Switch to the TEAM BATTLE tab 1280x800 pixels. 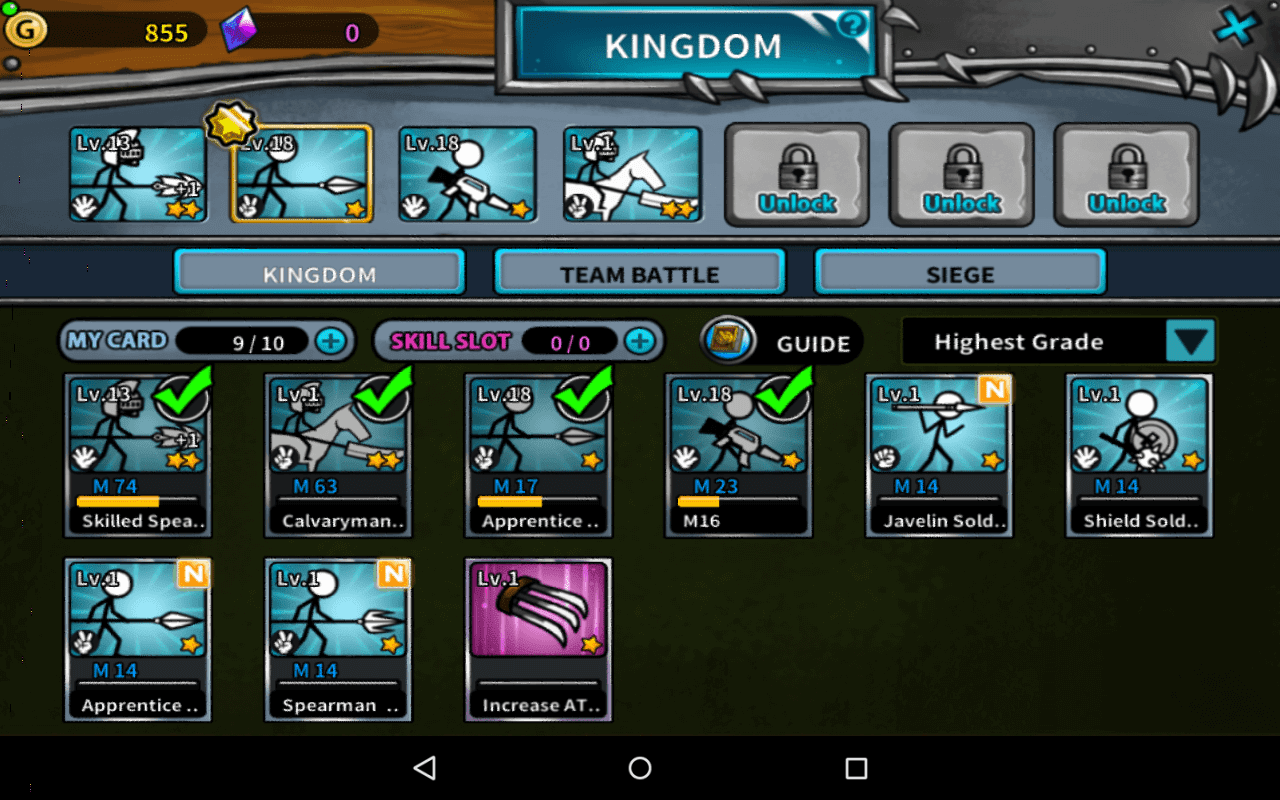click(640, 272)
